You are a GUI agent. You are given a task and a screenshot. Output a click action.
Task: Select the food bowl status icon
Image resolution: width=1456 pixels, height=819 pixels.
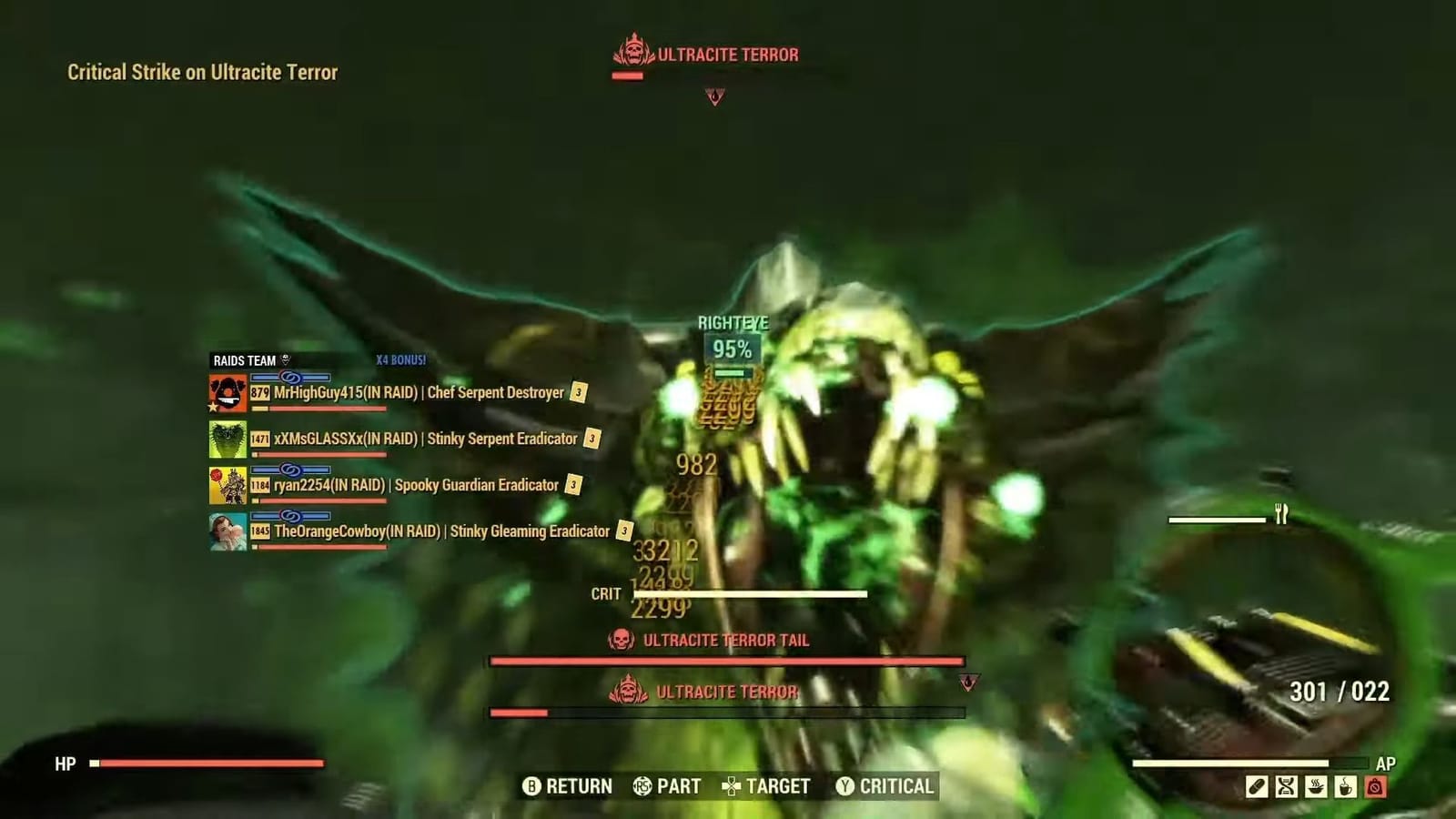1316,786
